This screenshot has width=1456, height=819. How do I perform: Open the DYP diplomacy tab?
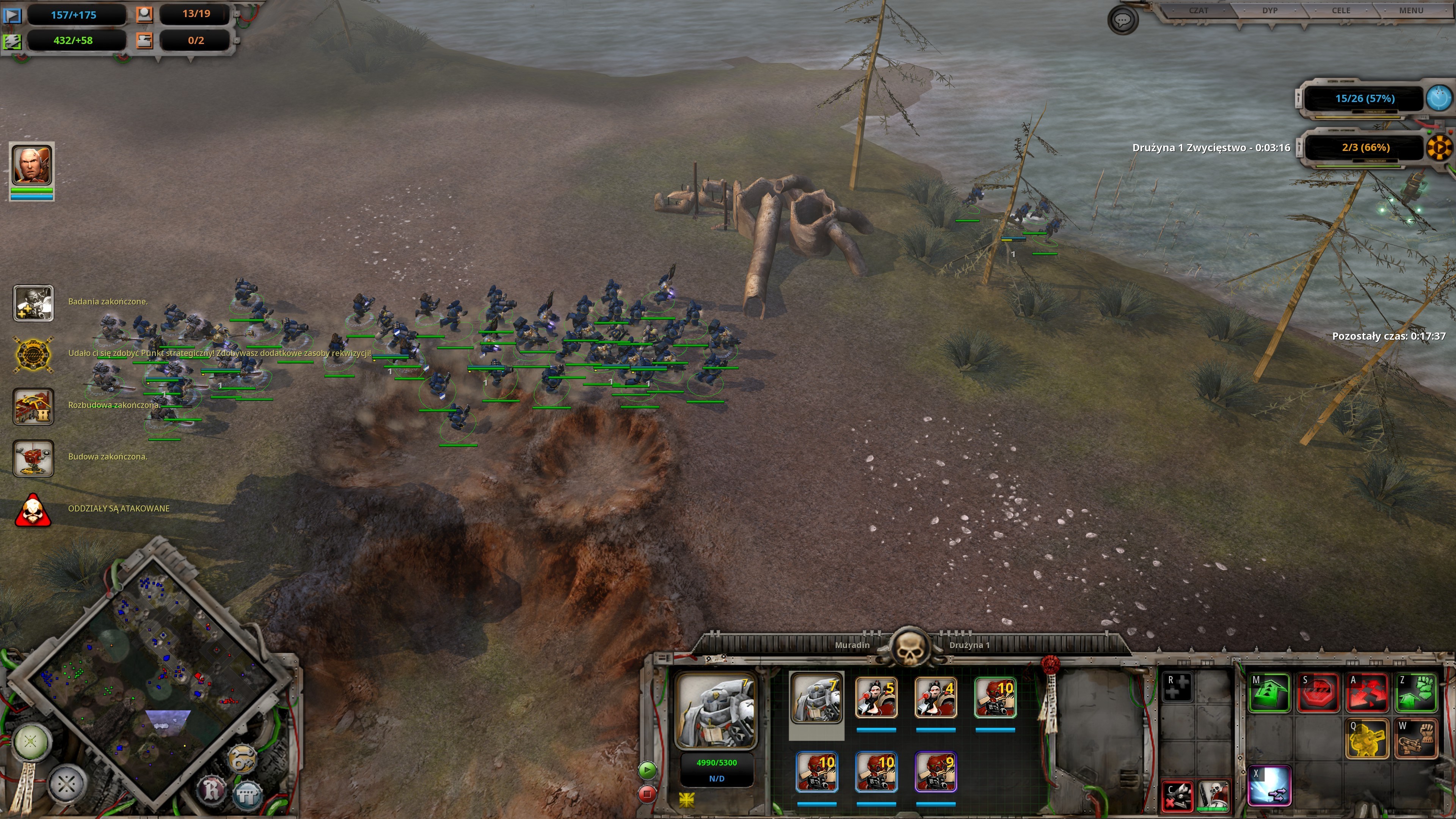(x=1269, y=11)
